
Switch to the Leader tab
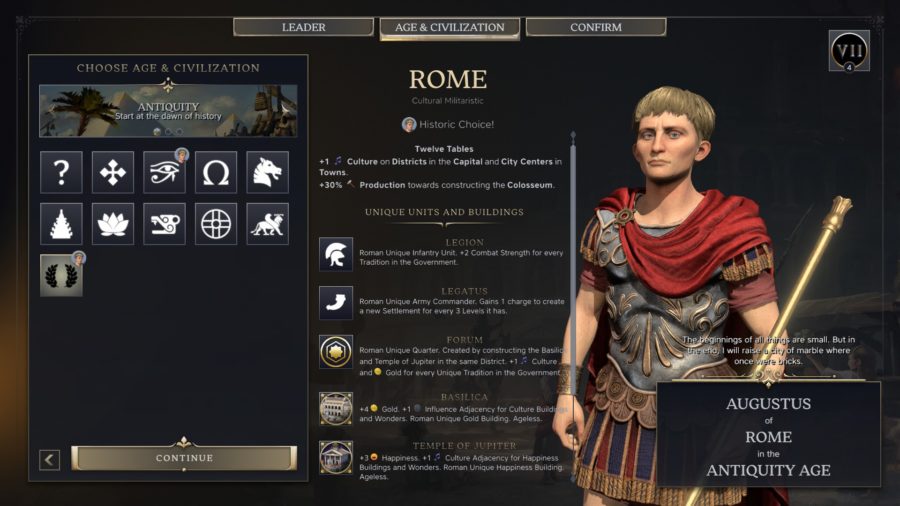click(x=303, y=27)
